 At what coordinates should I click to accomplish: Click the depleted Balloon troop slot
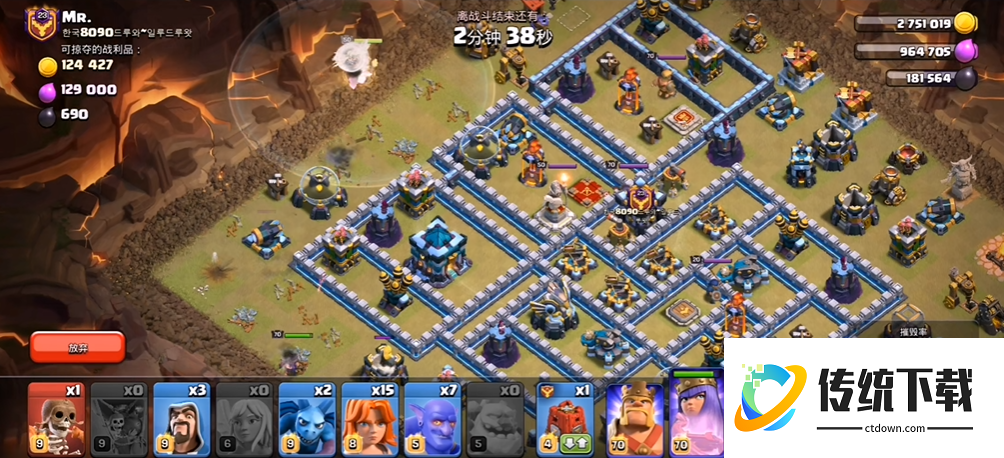click(119, 414)
